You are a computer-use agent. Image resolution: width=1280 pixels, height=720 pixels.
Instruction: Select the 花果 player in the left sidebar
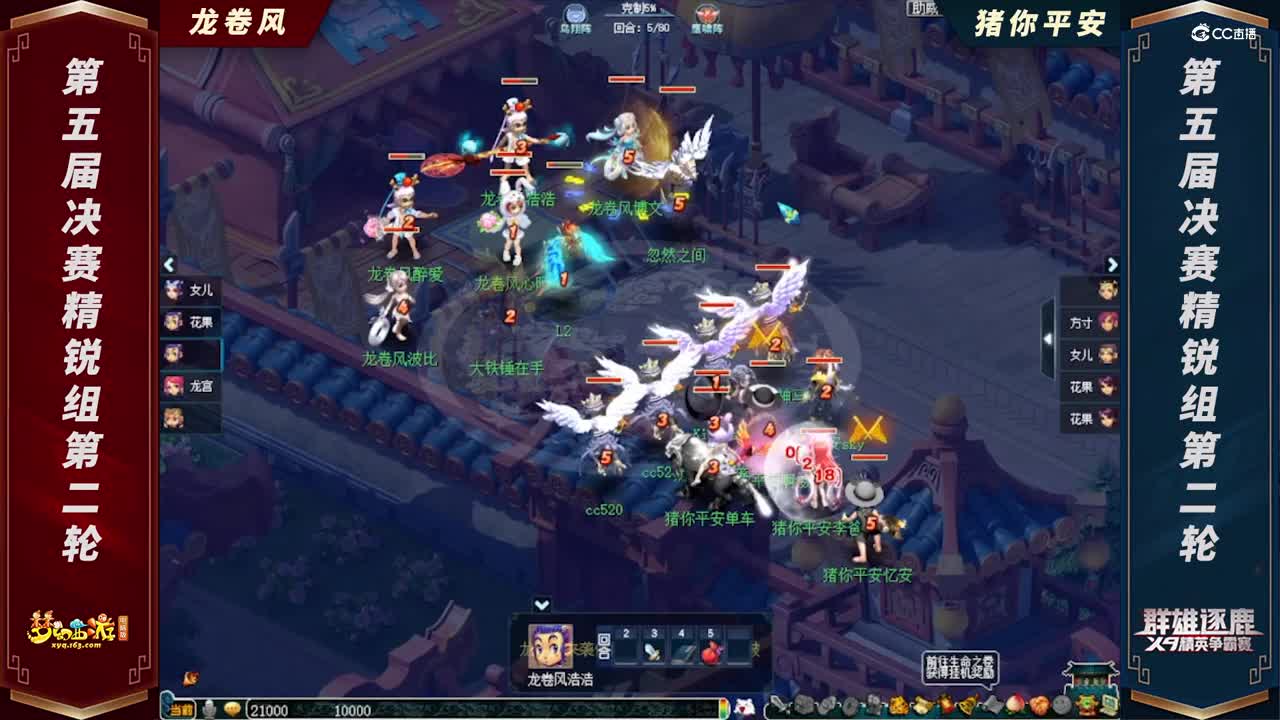tap(197, 322)
